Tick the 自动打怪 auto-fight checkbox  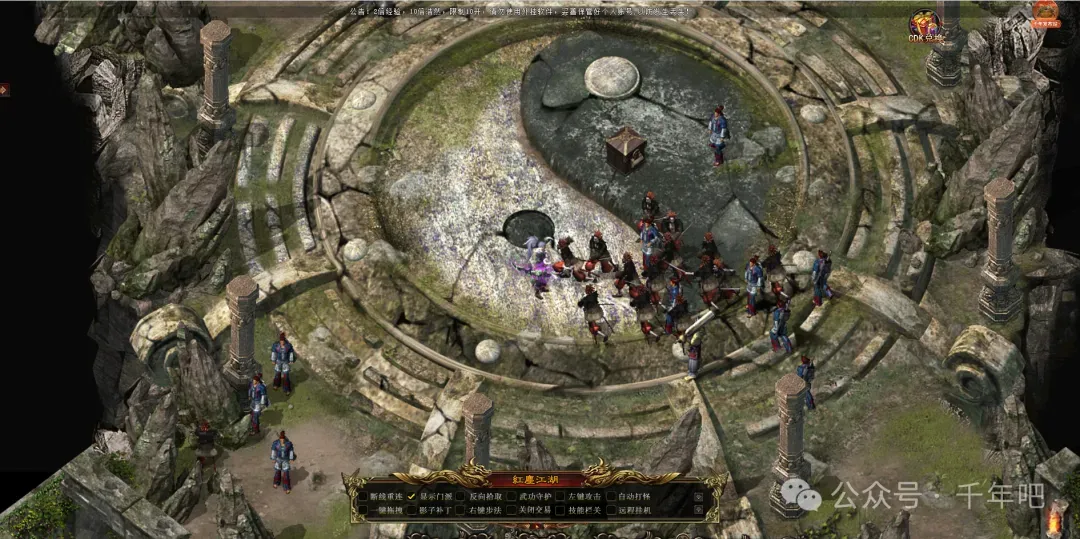coord(611,496)
